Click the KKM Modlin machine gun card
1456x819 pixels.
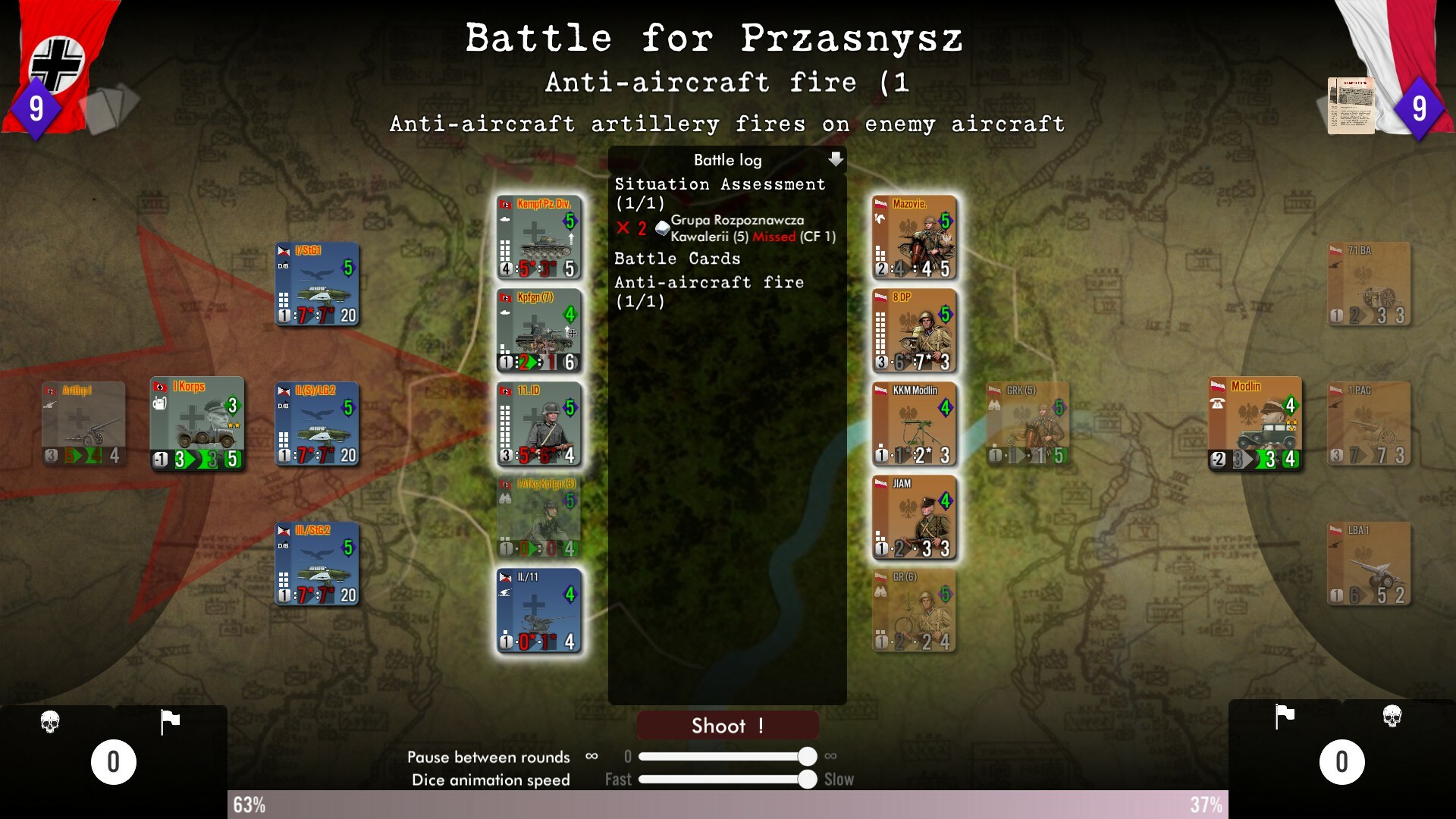click(x=913, y=423)
